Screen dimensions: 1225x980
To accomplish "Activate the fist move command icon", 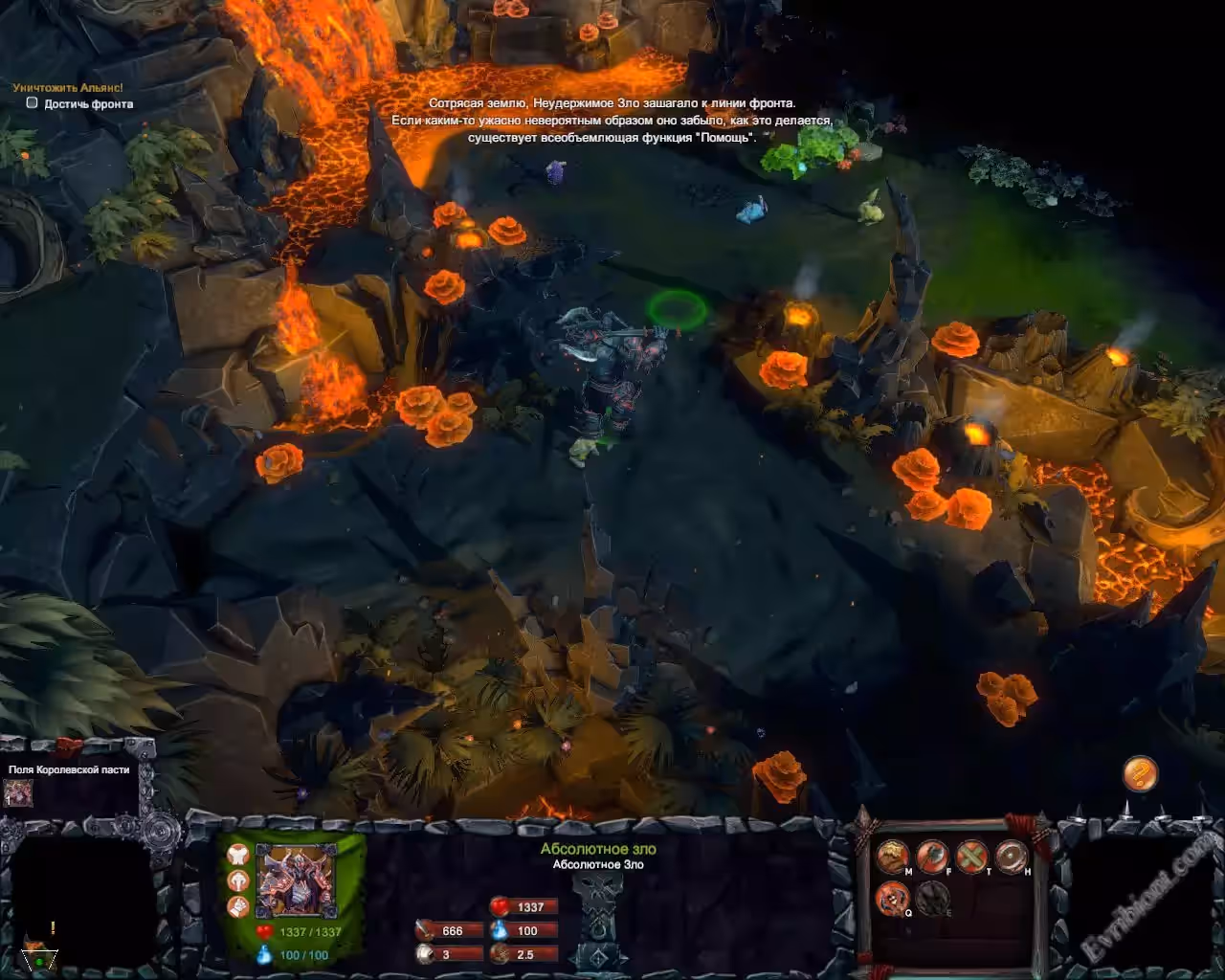I will [892, 855].
